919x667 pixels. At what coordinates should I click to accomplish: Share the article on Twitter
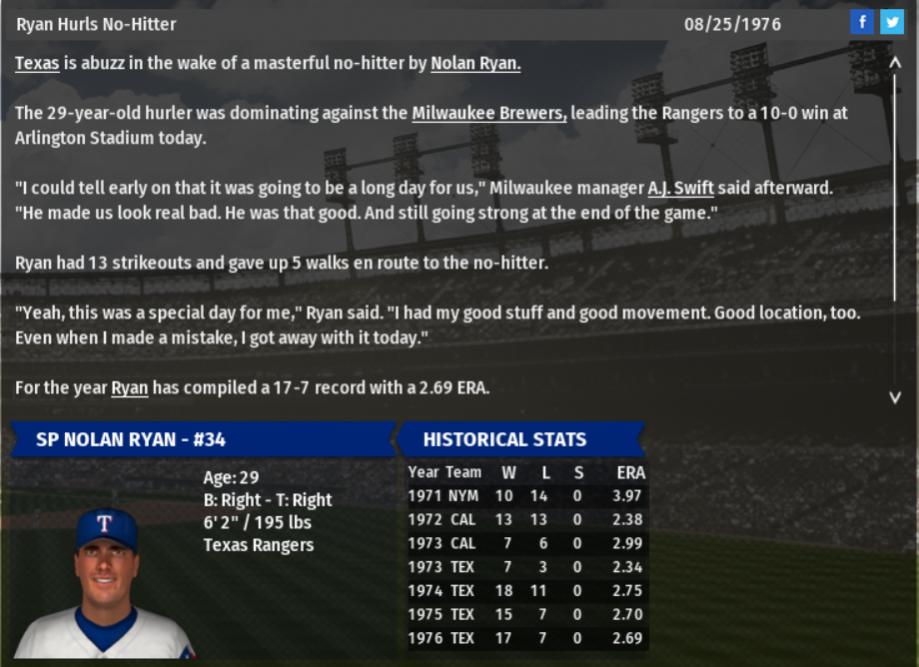pyautogui.click(x=891, y=22)
